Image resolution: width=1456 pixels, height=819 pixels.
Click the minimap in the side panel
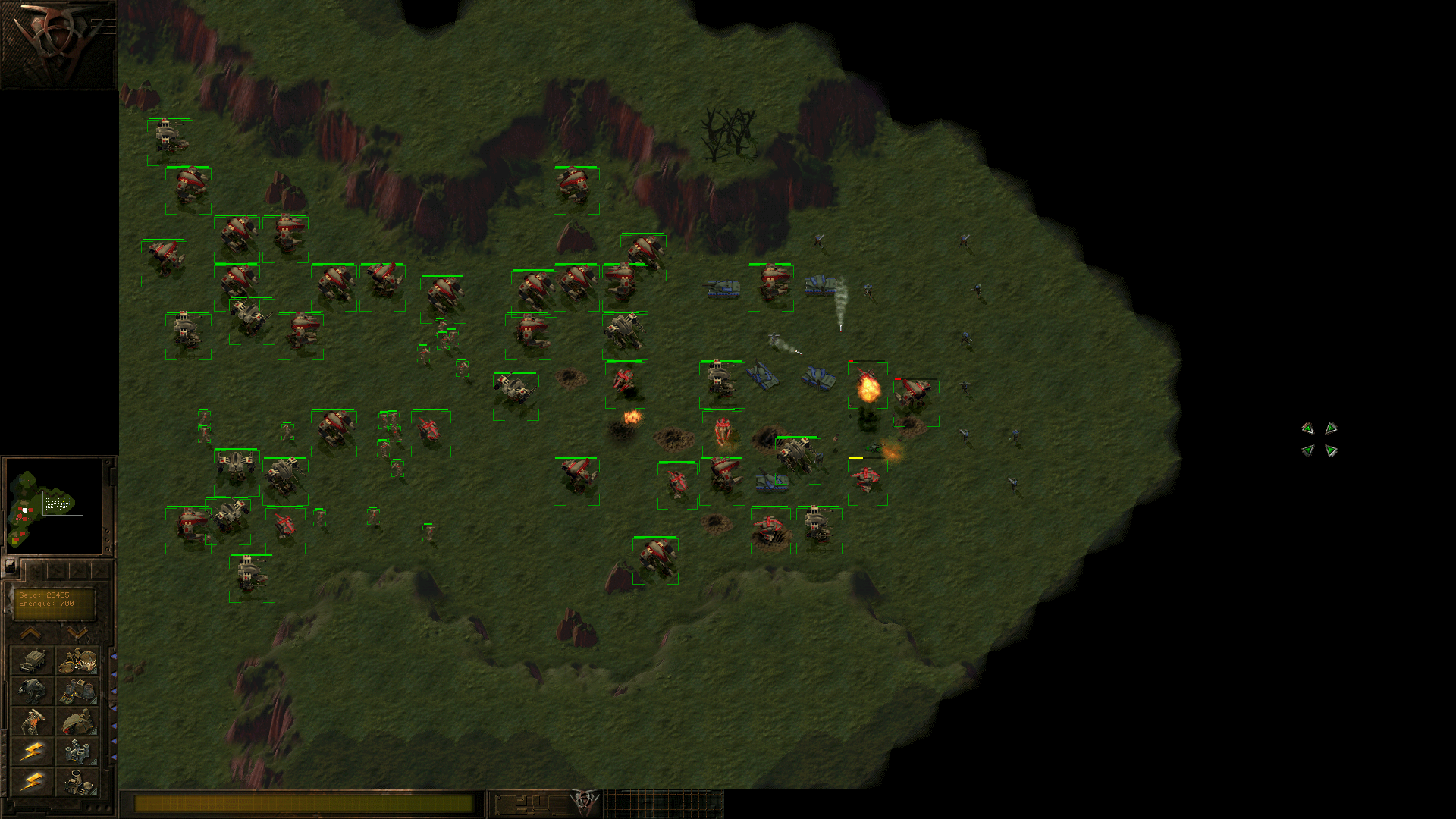click(53, 506)
